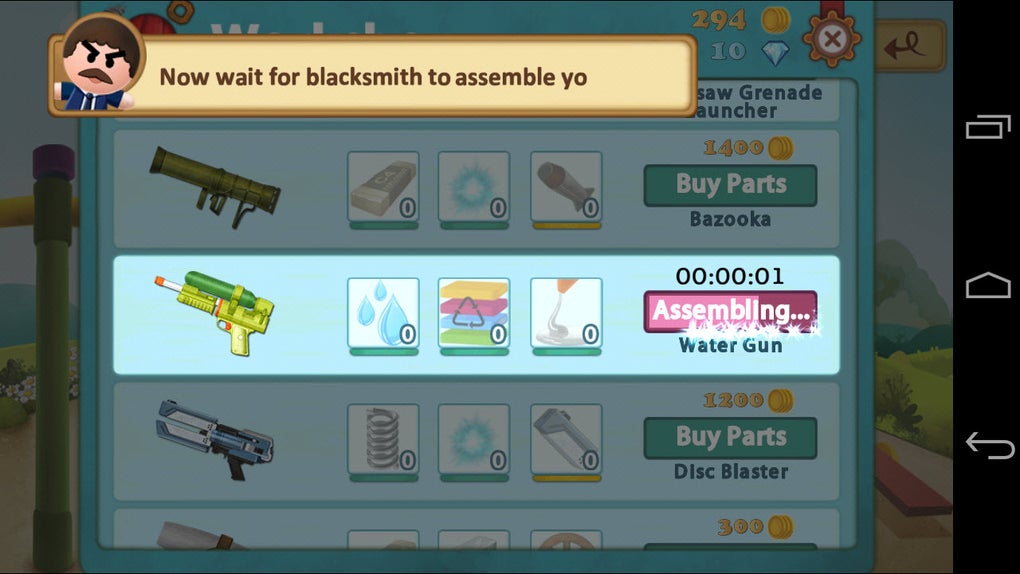Select the Bazooka rocket part slot
The width and height of the screenshot is (1020, 574).
[x=566, y=186]
